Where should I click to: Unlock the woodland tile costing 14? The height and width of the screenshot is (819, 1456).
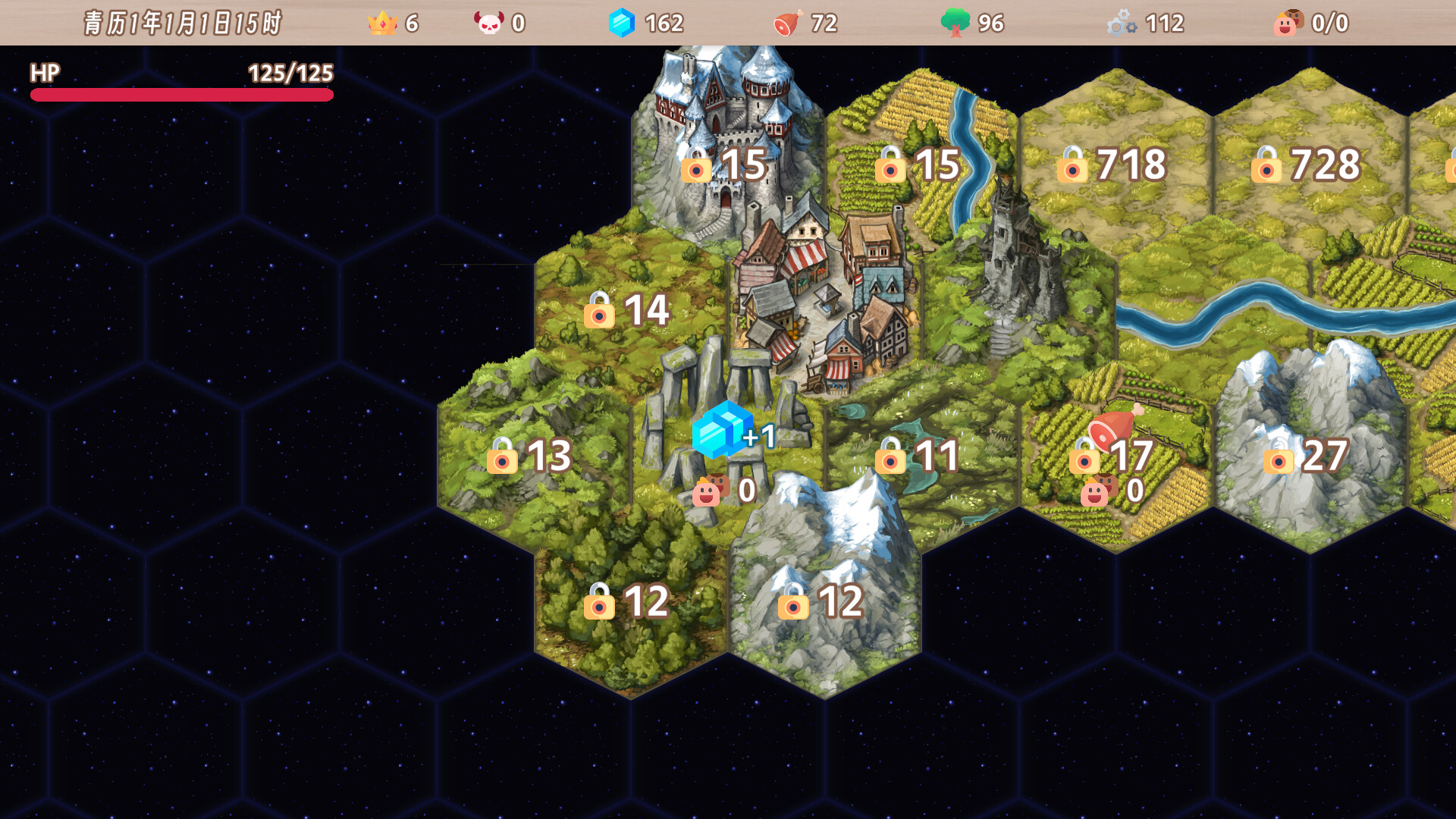pos(628,310)
